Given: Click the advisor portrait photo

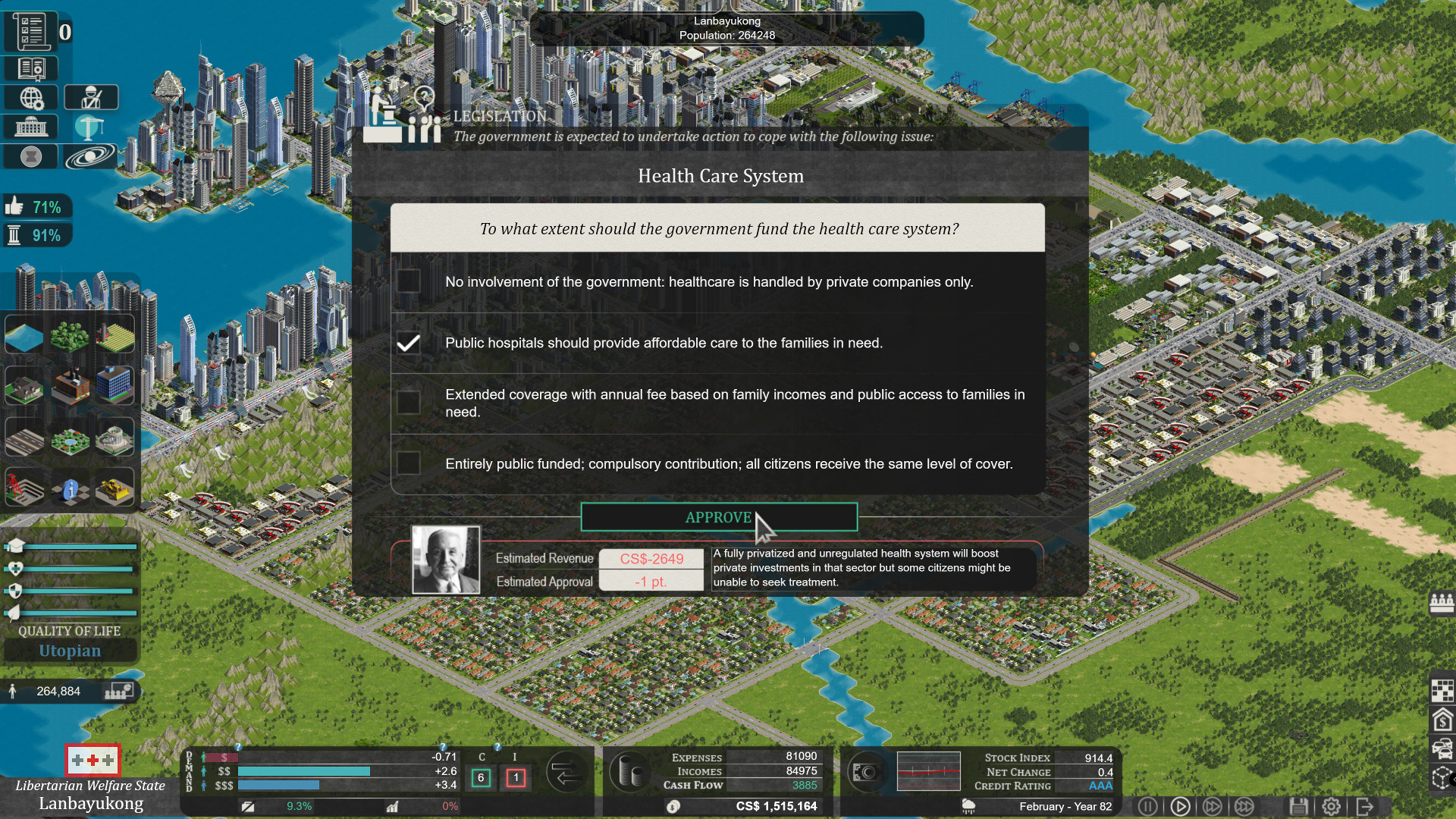Looking at the screenshot, I should point(446,560).
